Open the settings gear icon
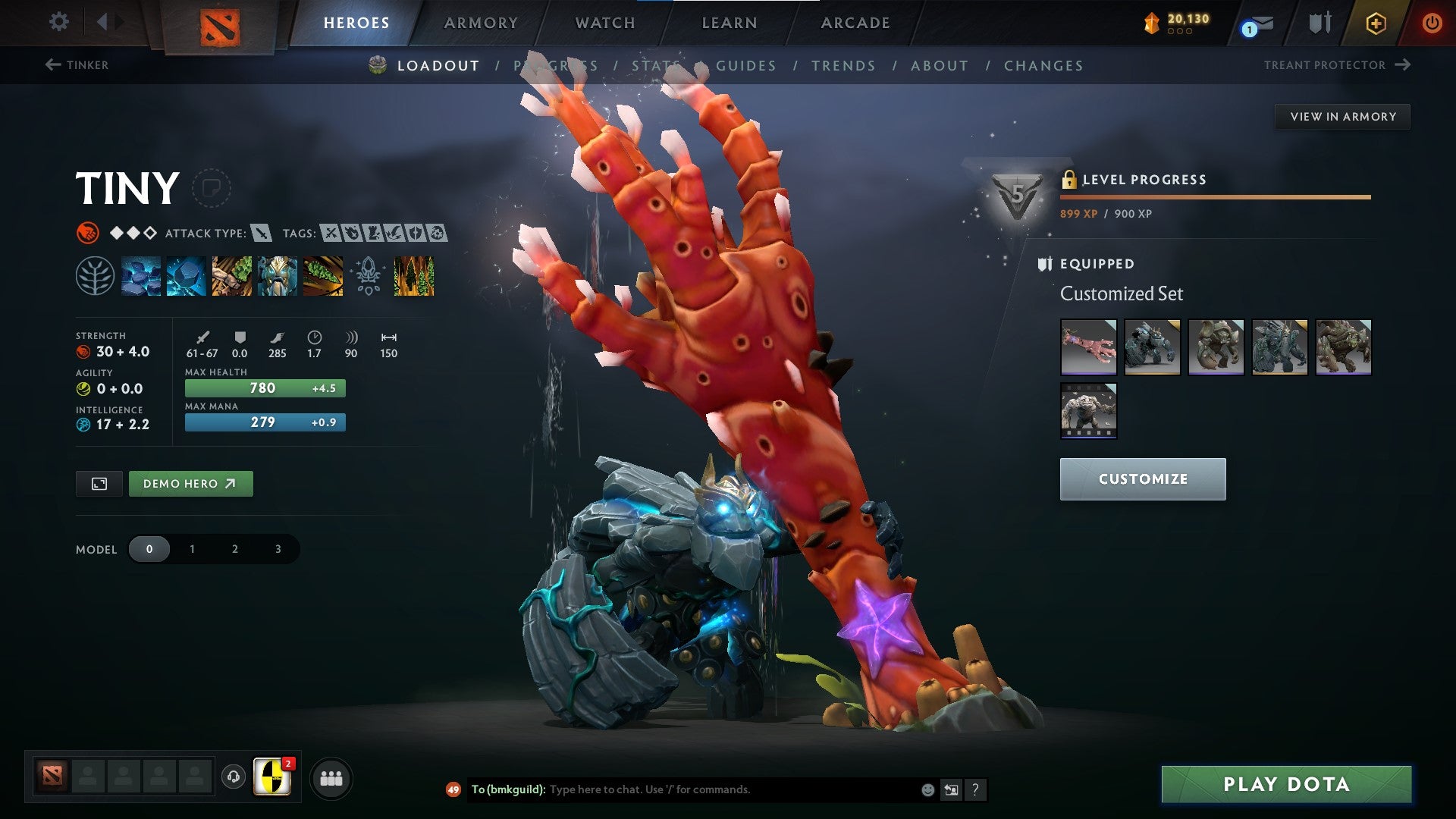 (58, 22)
